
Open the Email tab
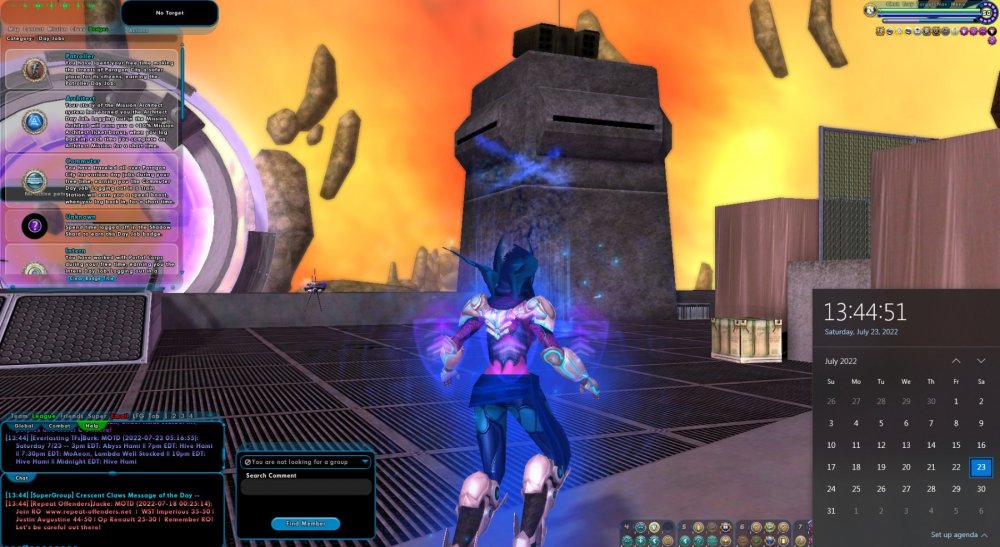[x=120, y=416]
